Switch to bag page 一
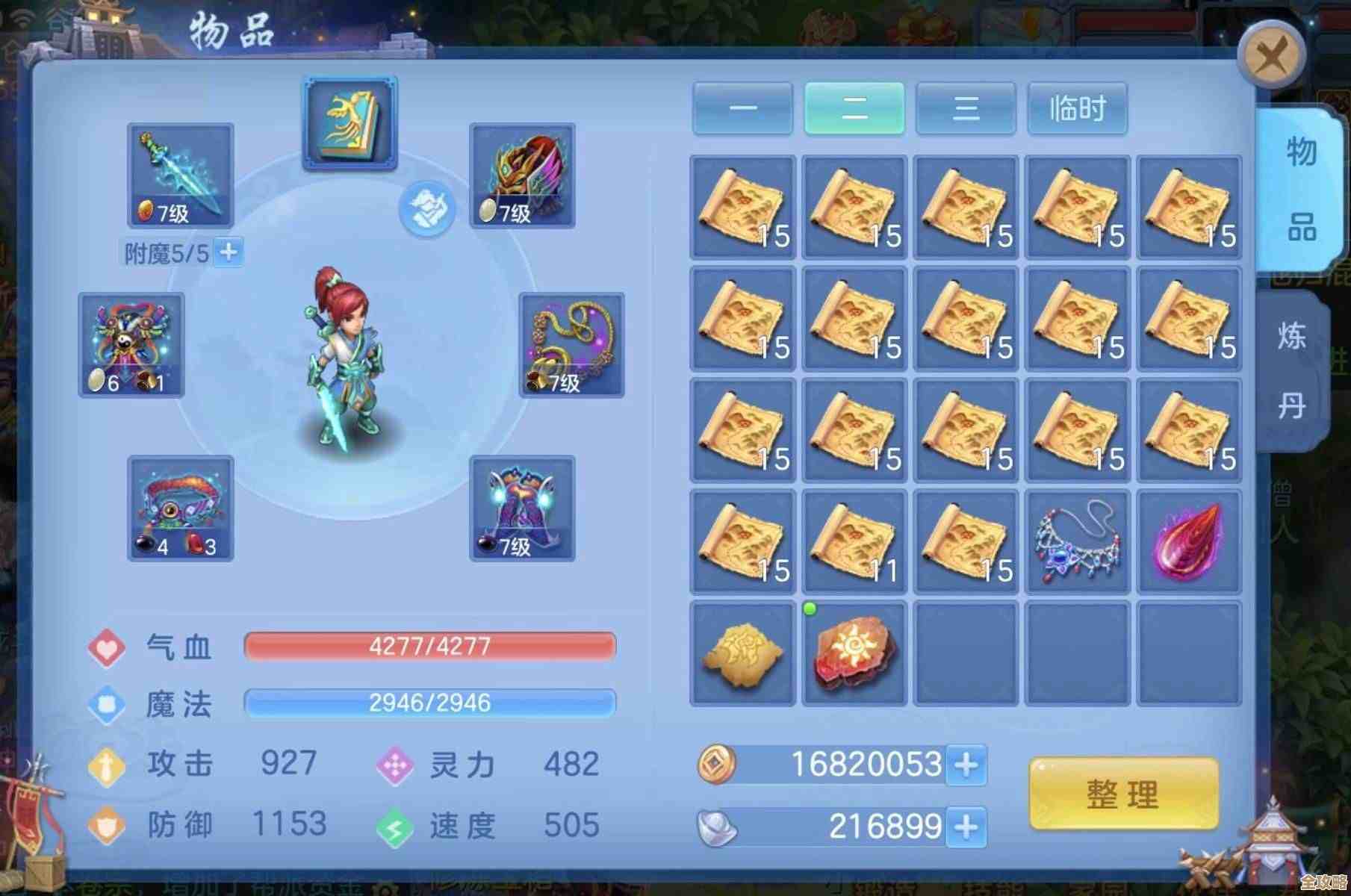This screenshot has height=896, width=1351. coord(742,109)
